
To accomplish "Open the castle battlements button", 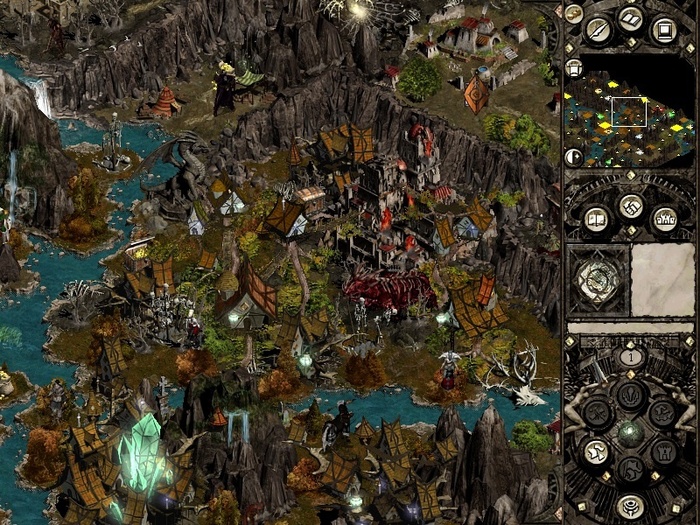I will pyautogui.click(x=664, y=218).
